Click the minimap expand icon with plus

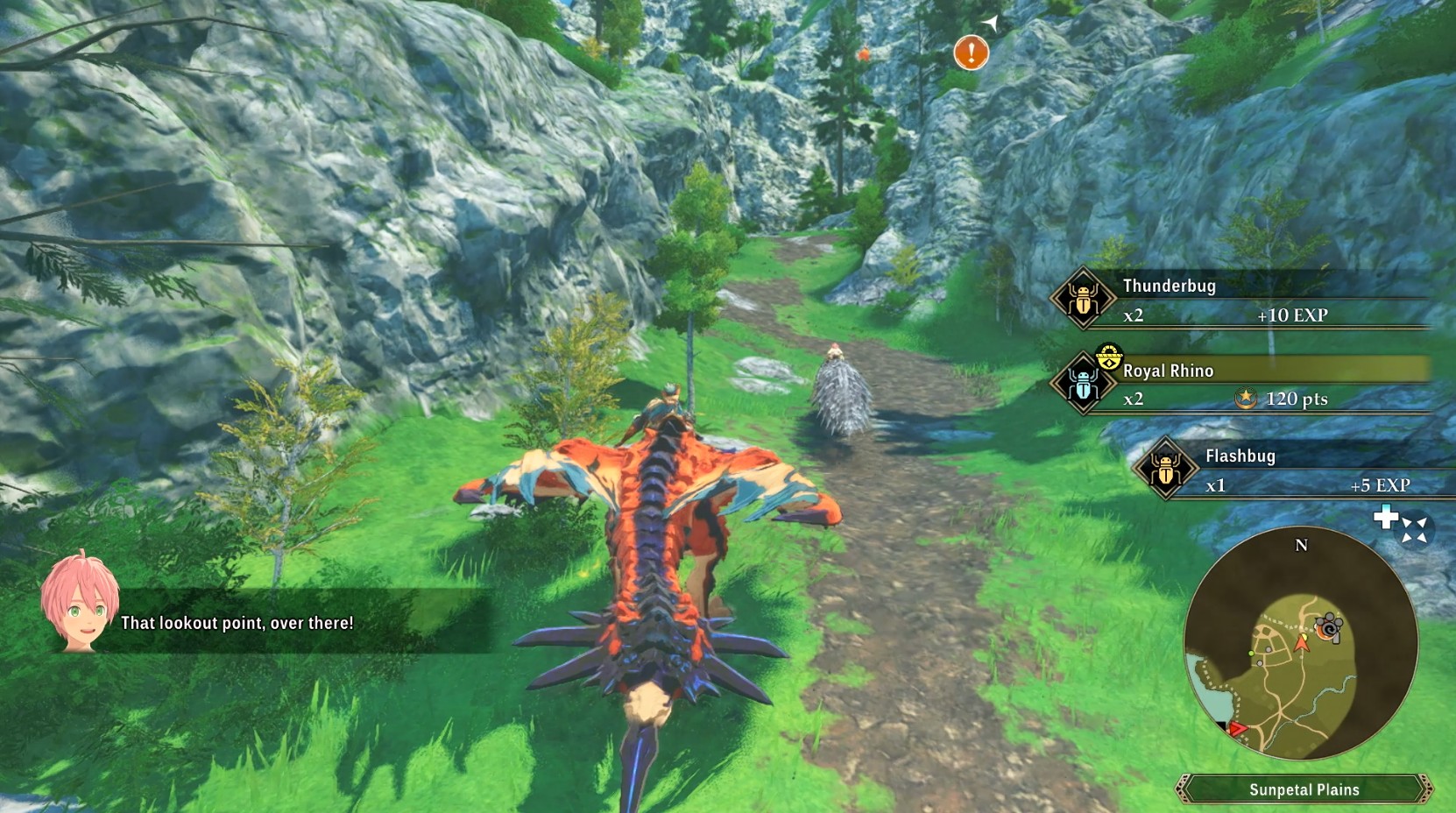click(1401, 526)
